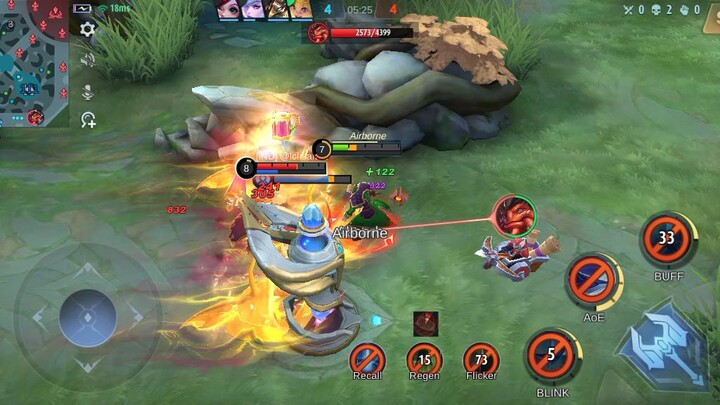720x405 pixels.
Task: Open the gear settings menu
Action: (88, 29)
